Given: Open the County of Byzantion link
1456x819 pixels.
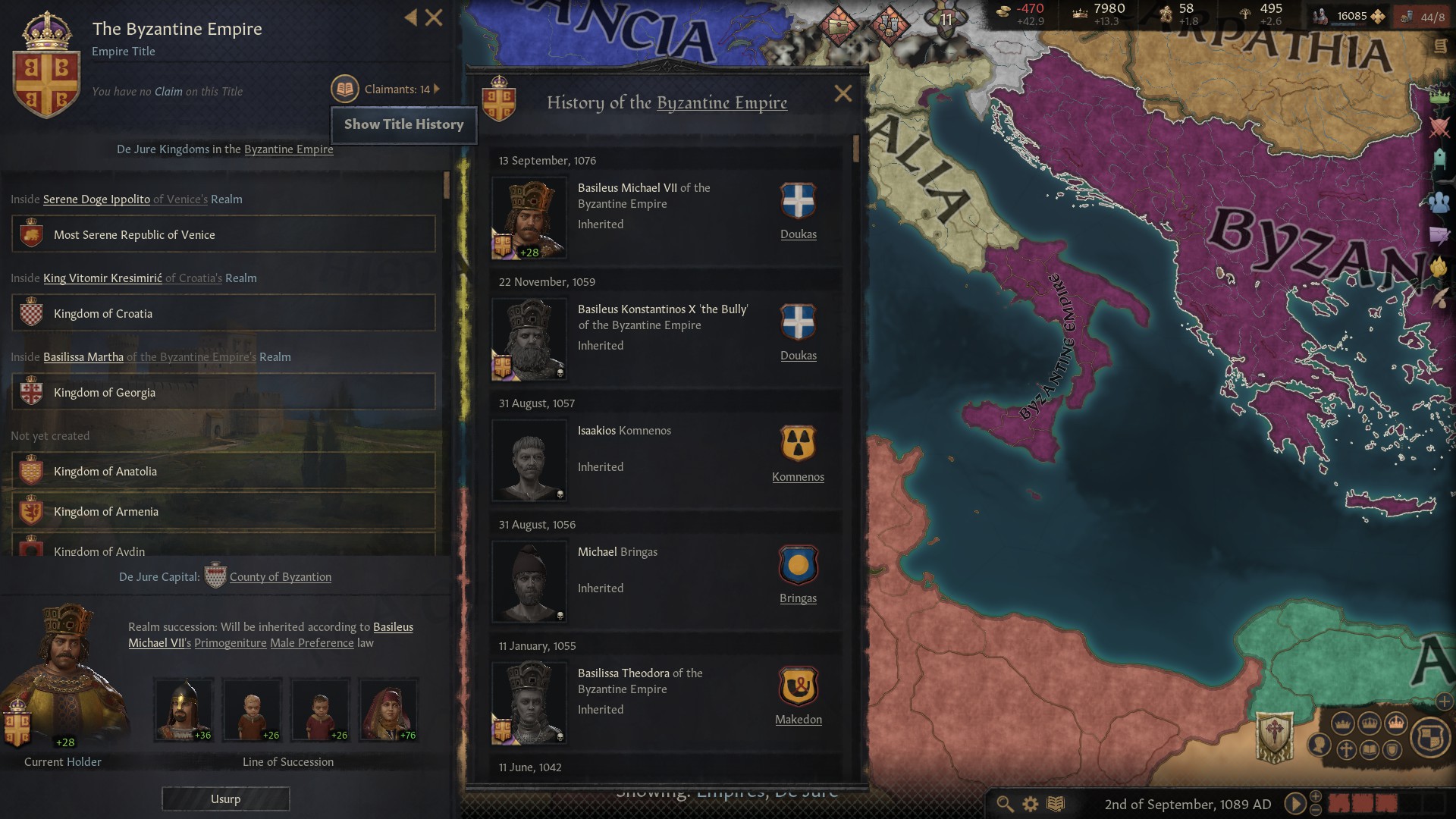Looking at the screenshot, I should click(x=280, y=576).
